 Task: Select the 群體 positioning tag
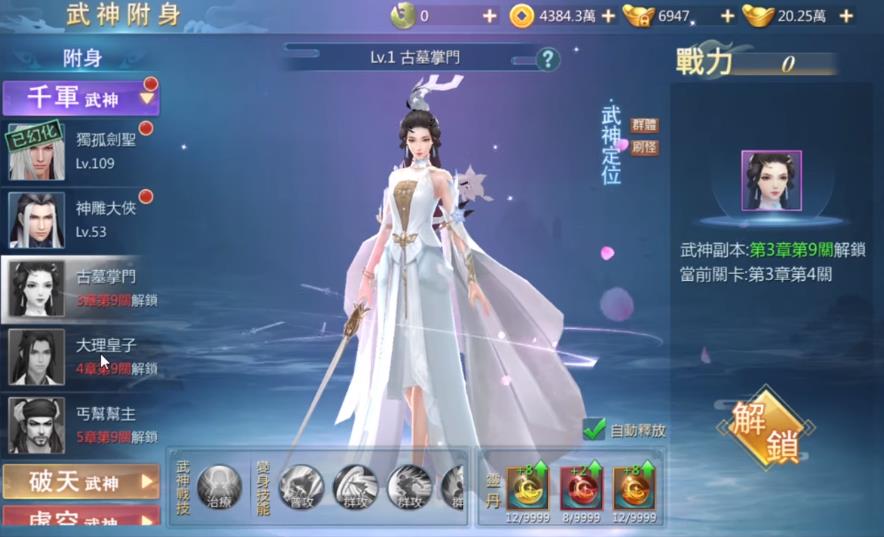(x=645, y=125)
